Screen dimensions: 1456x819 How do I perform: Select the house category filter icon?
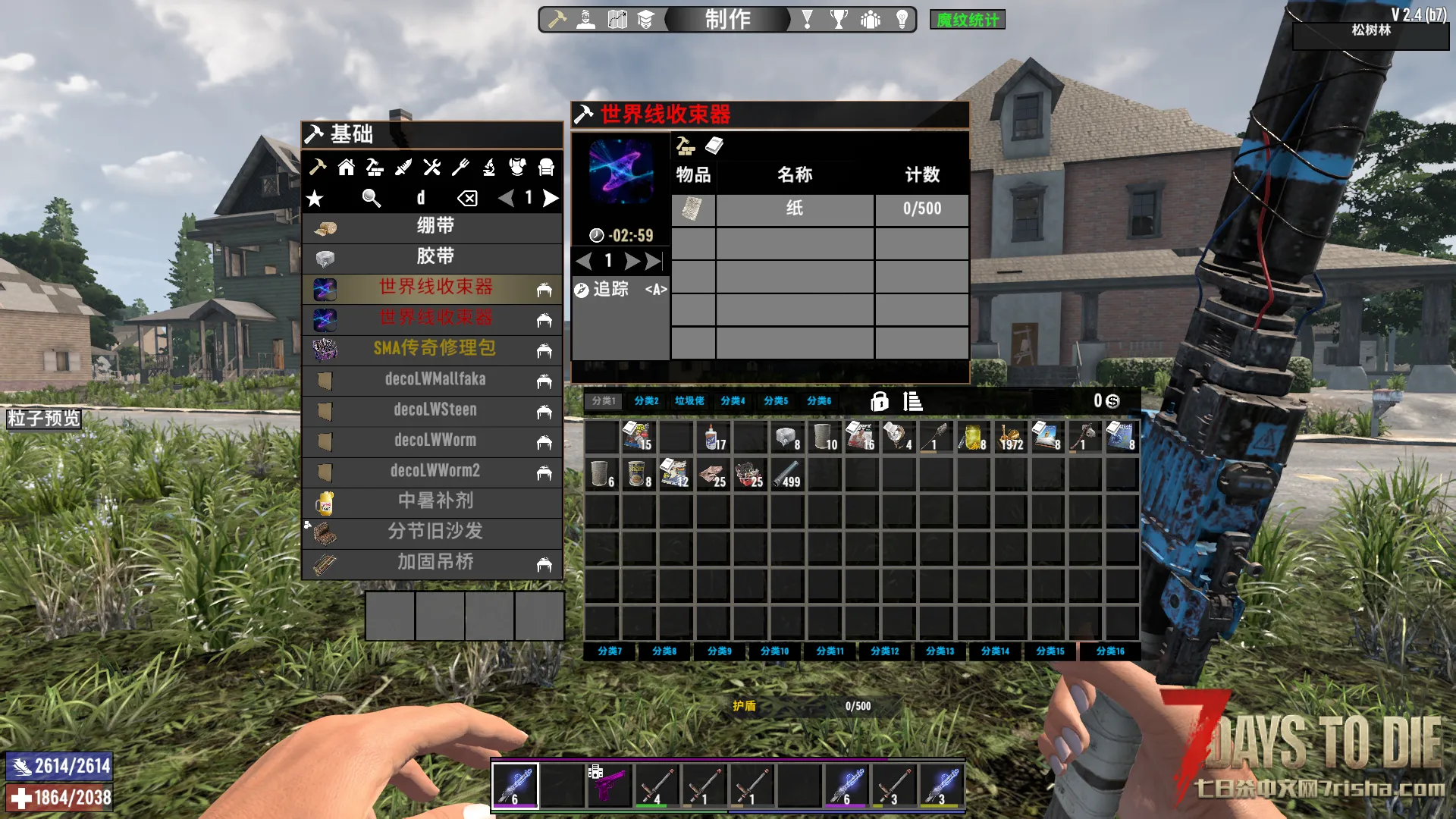(346, 167)
